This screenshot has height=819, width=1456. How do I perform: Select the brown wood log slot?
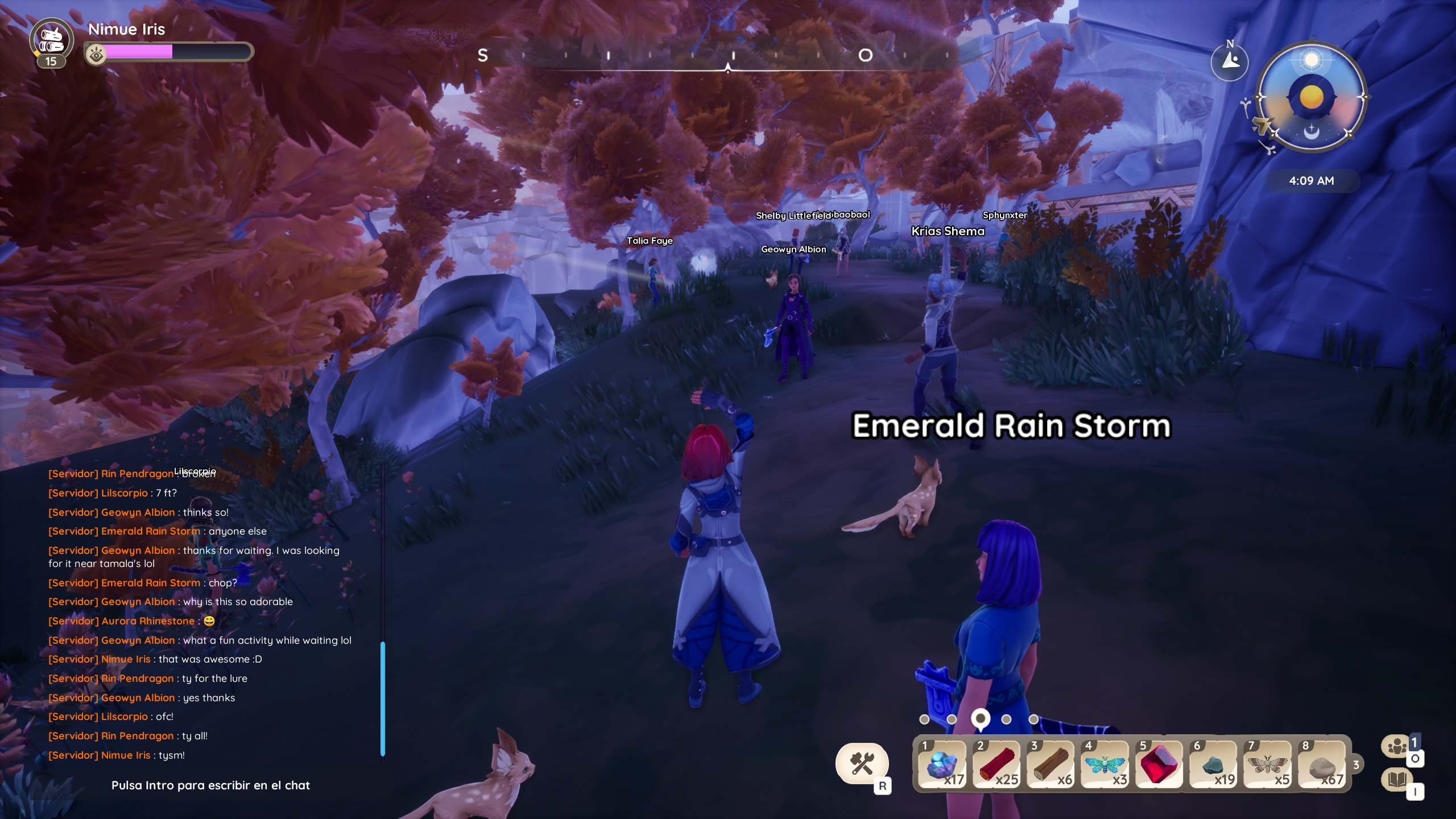pyautogui.click(x=1050, y=765)
